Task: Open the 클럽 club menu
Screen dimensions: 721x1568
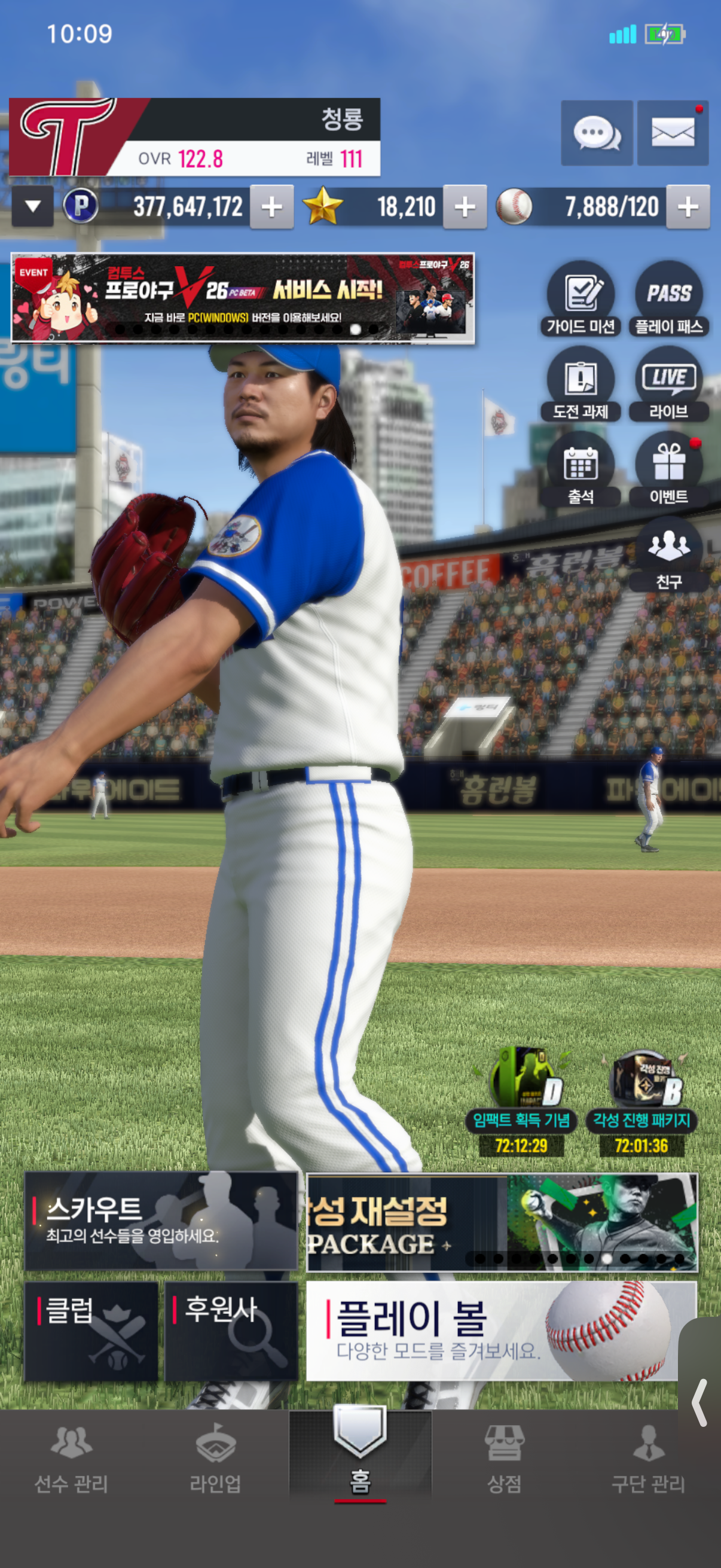Action: coord(91,1331)
